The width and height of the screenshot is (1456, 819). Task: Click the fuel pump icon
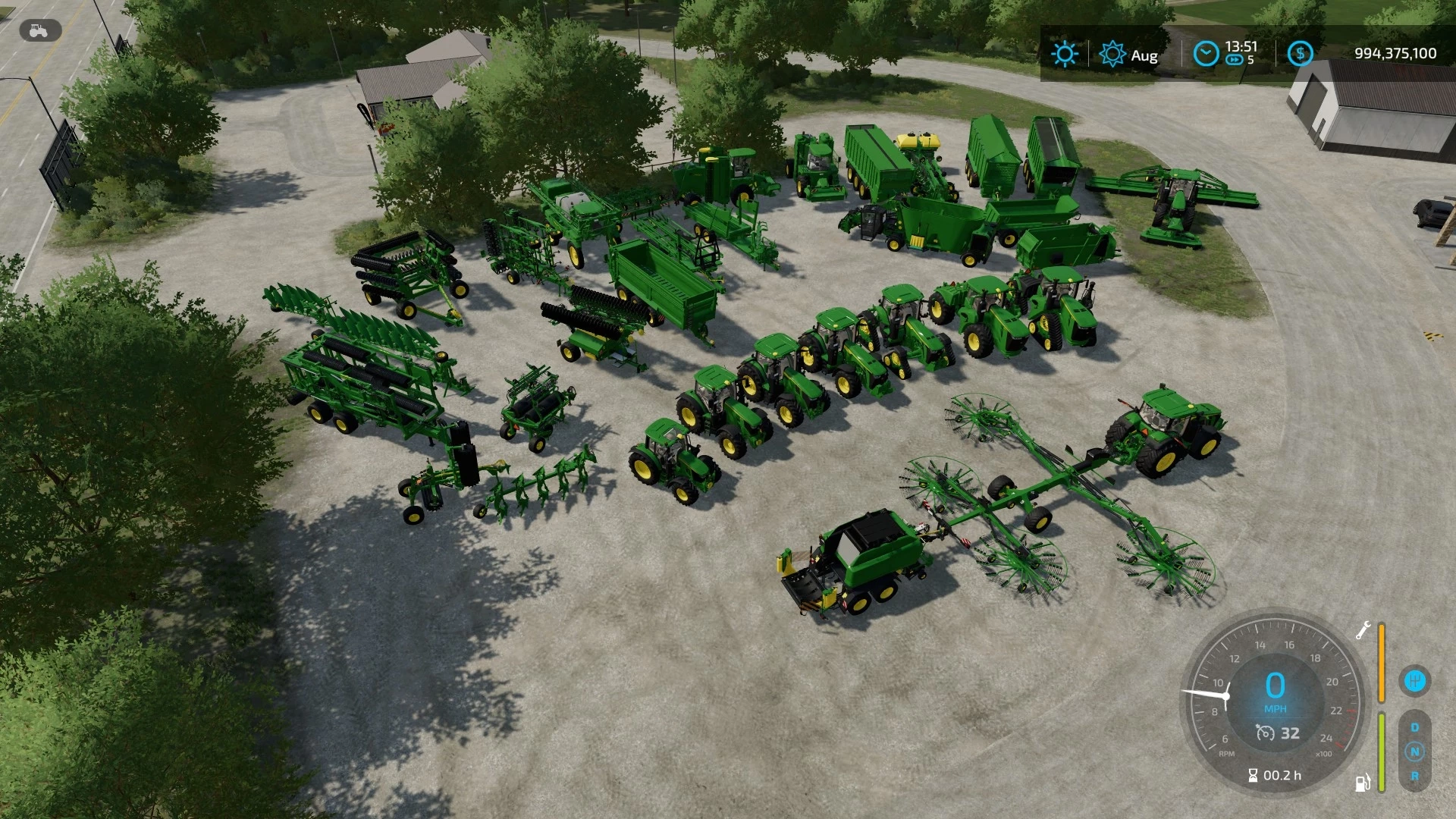pyautogui.click(x=1363, y=782)
